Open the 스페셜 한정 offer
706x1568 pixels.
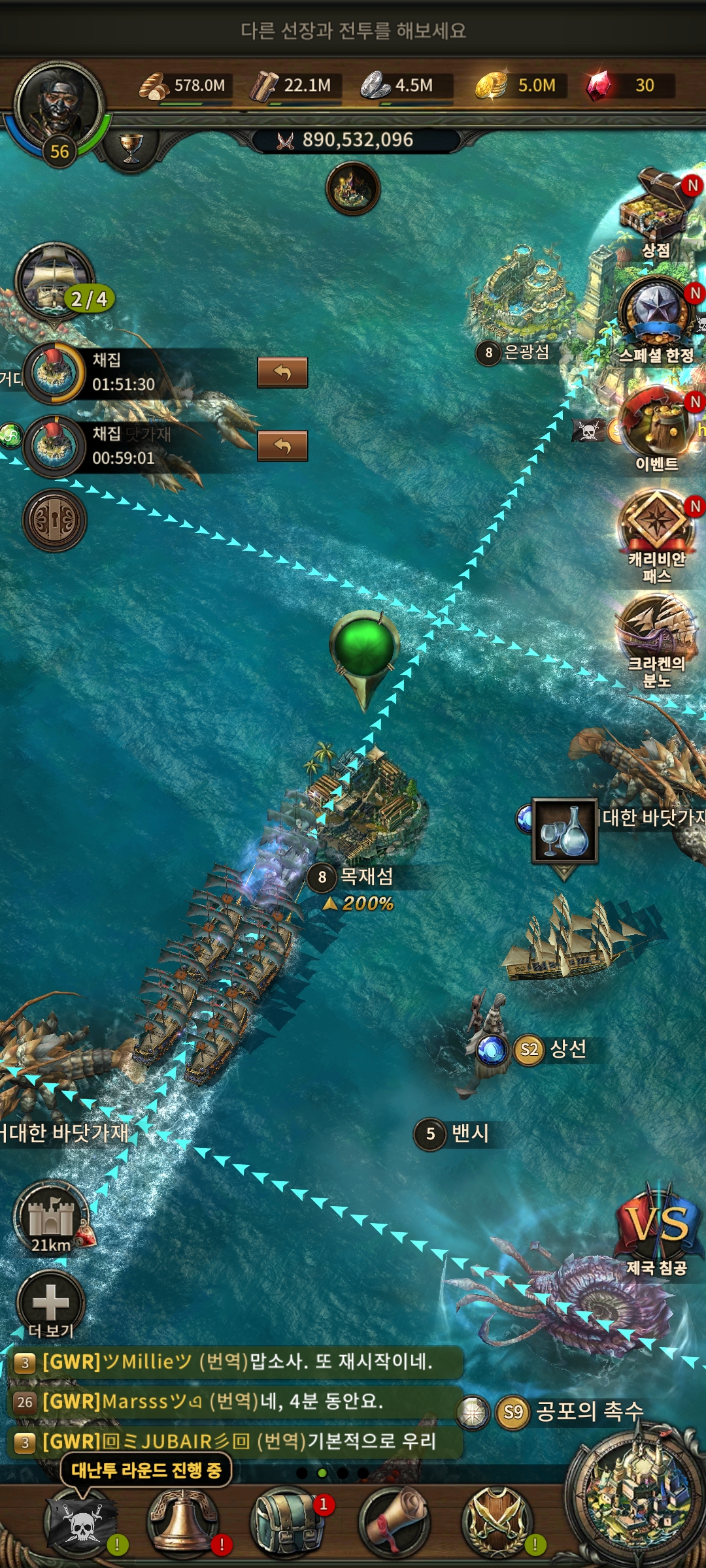pos(656,314)
